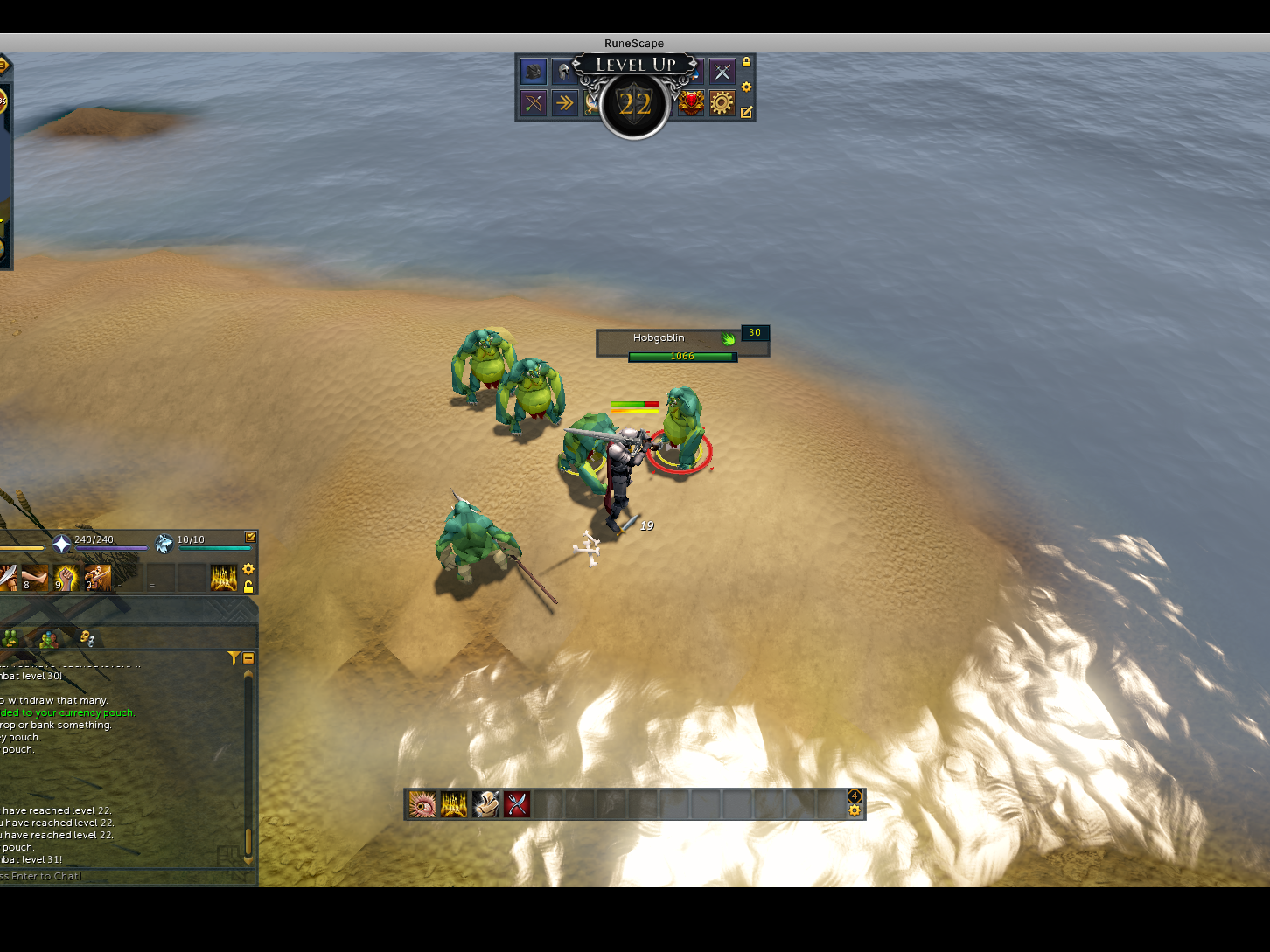Activate the eye ability on the bottom bar

pyautogui.click(x=422, y=804)
